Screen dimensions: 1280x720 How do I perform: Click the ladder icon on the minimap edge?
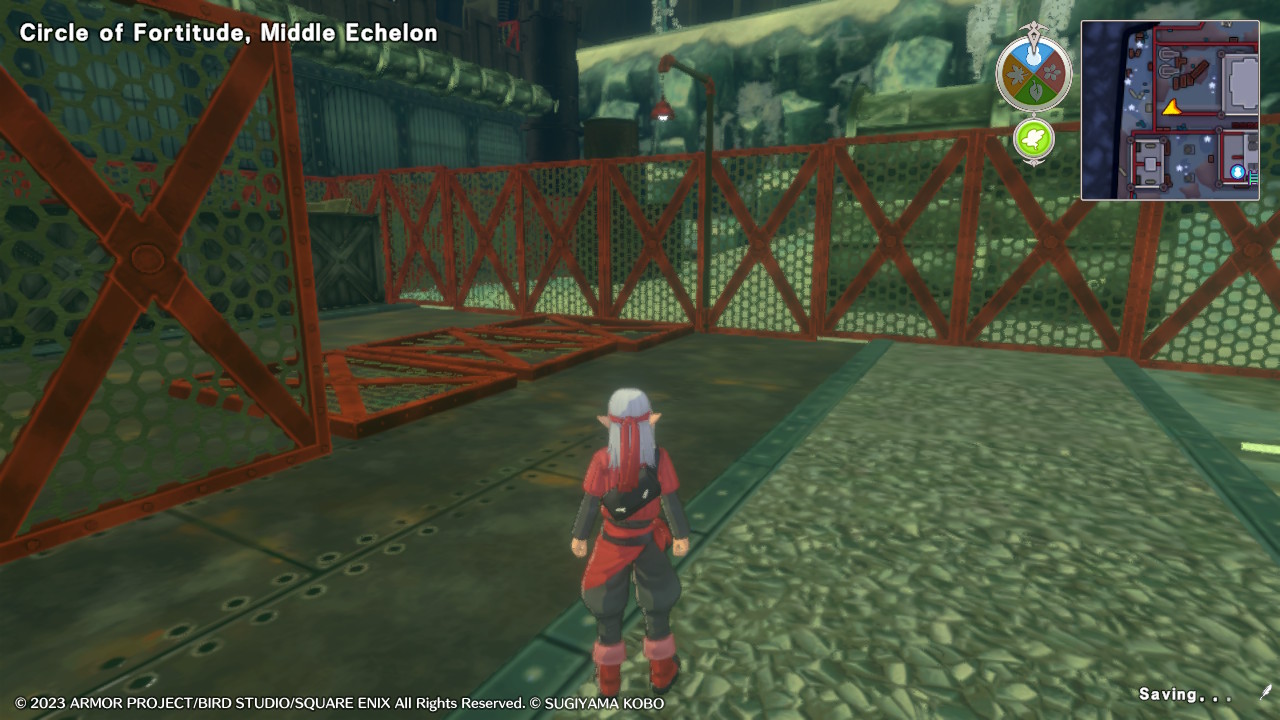click(1253, 176)
